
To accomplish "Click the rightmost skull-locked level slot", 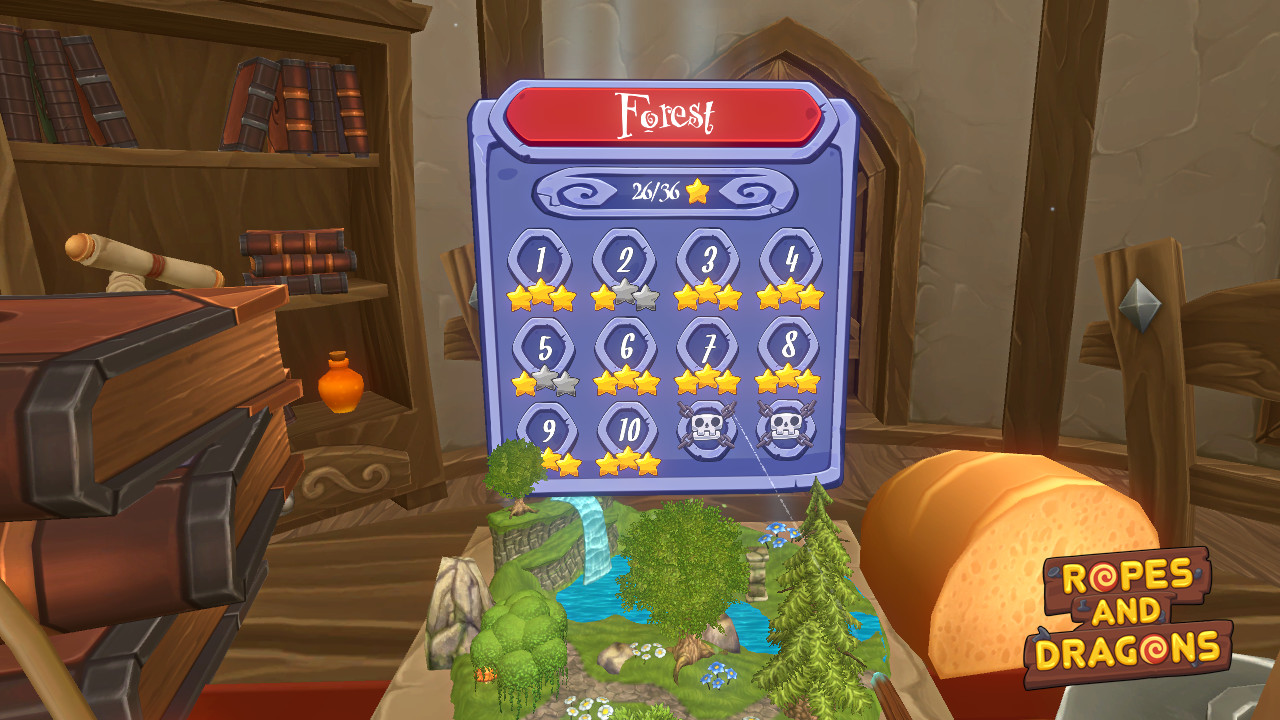I will click(x=789, y=427).
